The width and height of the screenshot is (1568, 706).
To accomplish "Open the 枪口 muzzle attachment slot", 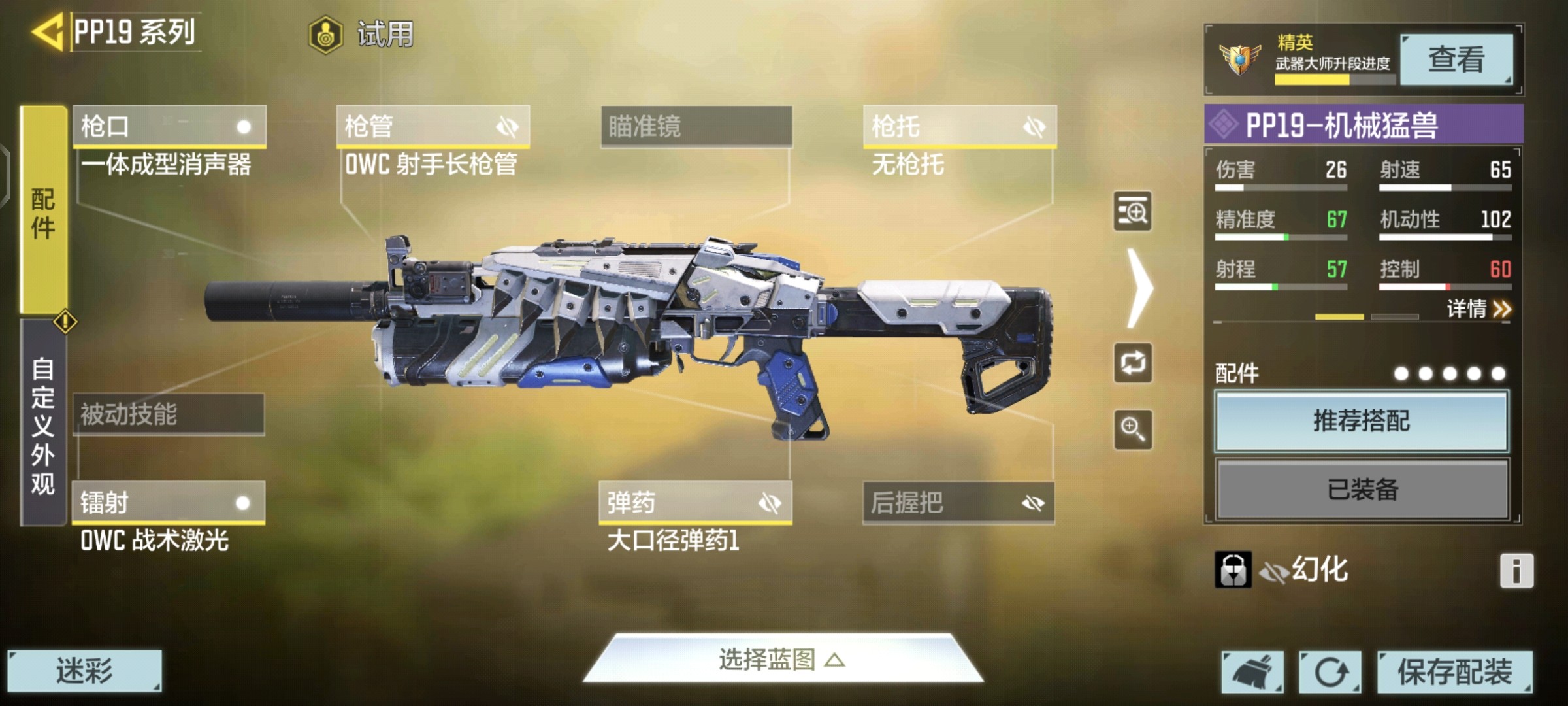I will pyautogui.click(x=169, y=126).
